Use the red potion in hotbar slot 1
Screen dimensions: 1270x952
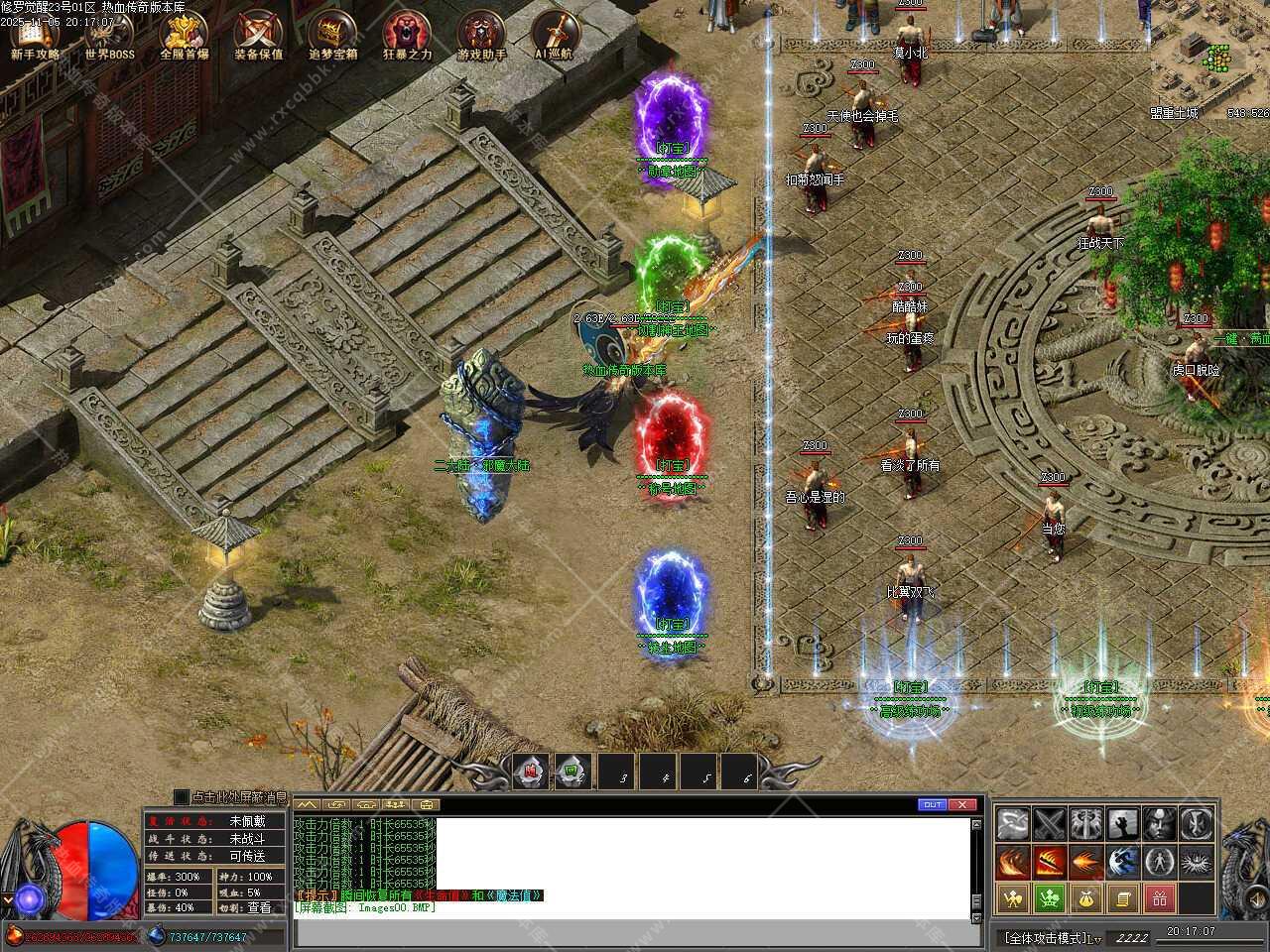coord(533,771)
